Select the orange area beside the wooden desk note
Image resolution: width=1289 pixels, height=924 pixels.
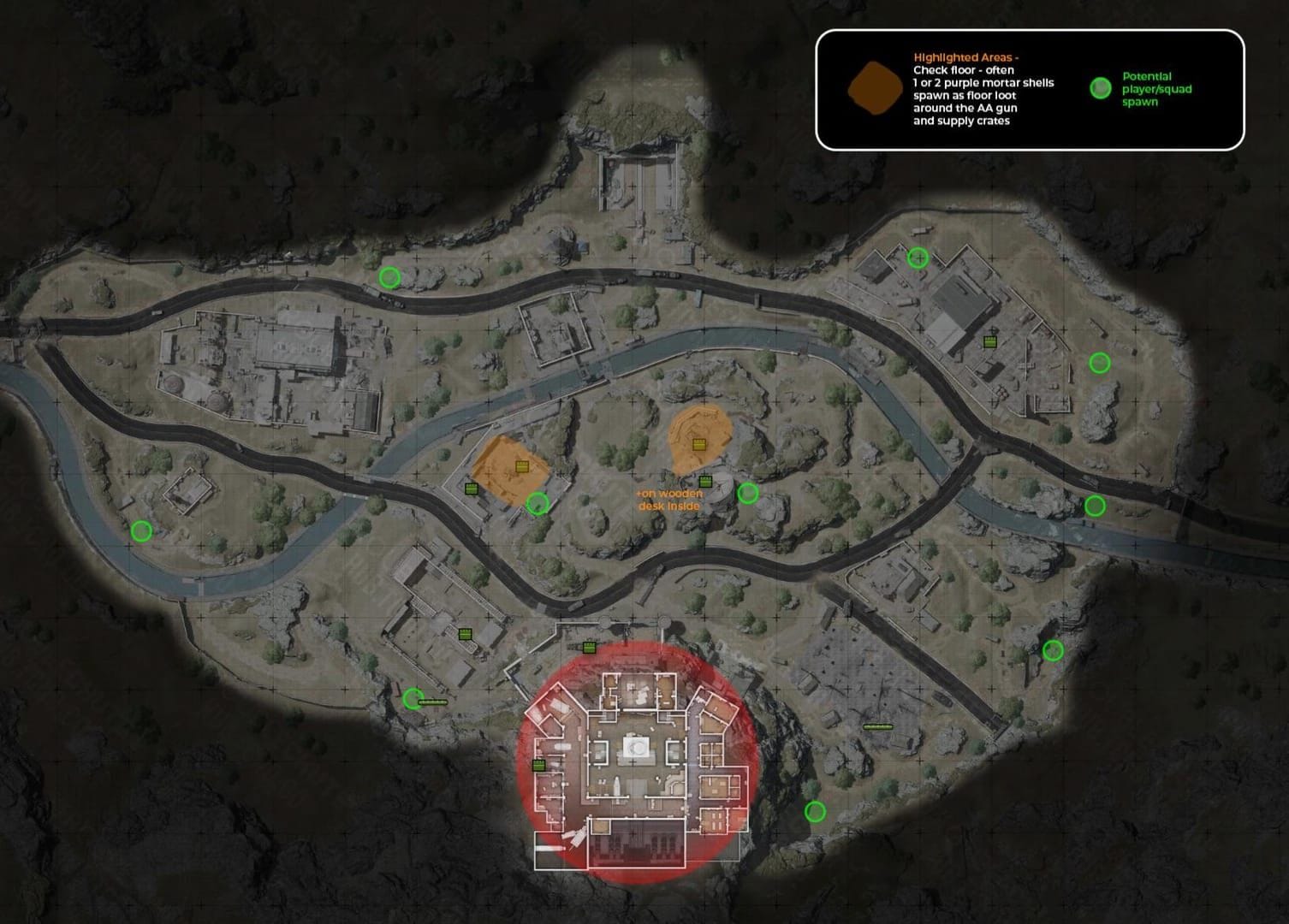[x=698, y=436]
